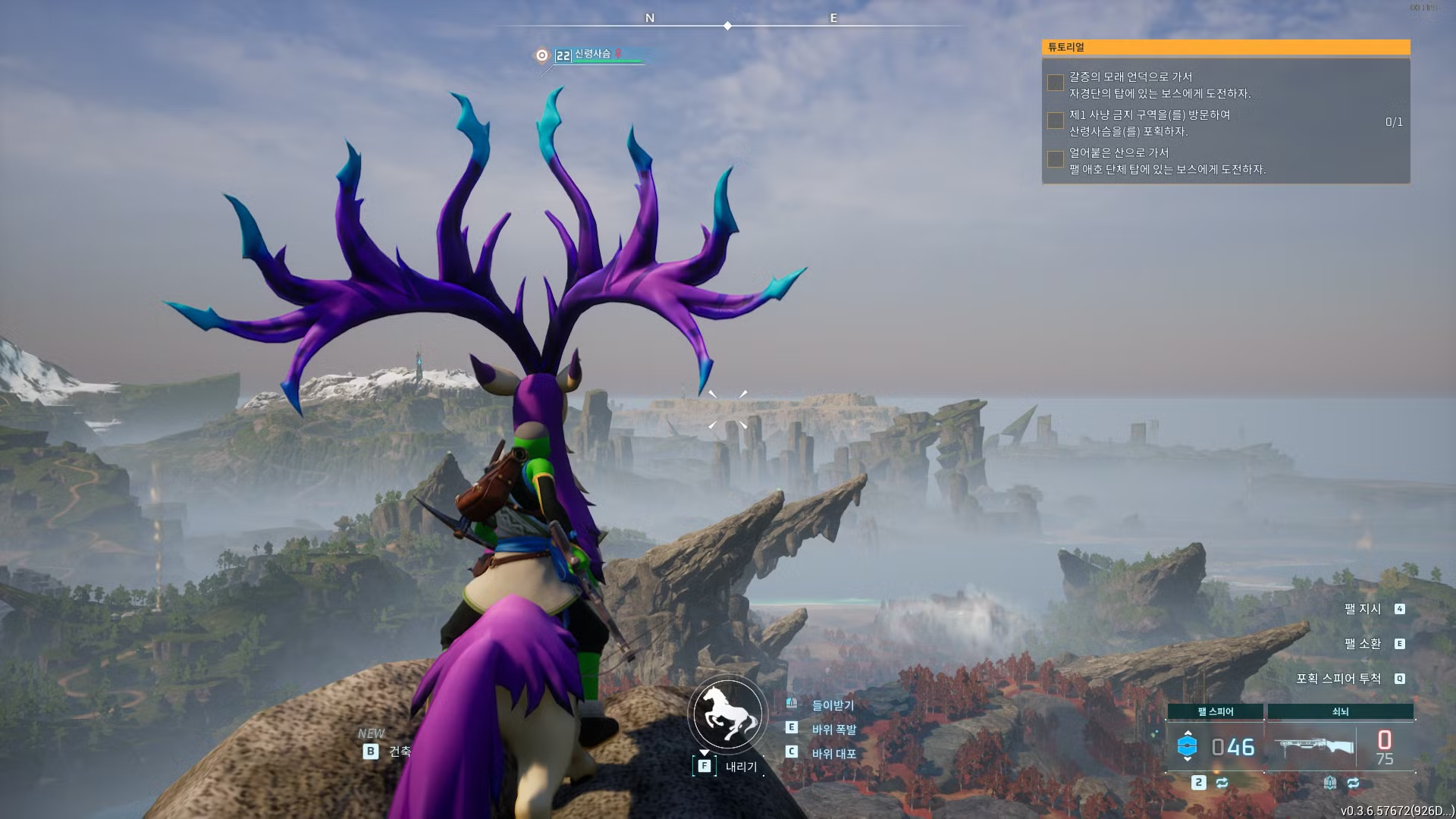The height and width of the screenshot is (819, 1456).
Task: Choose the 팰 소환 summon option
Action: tap(1363, 644)
